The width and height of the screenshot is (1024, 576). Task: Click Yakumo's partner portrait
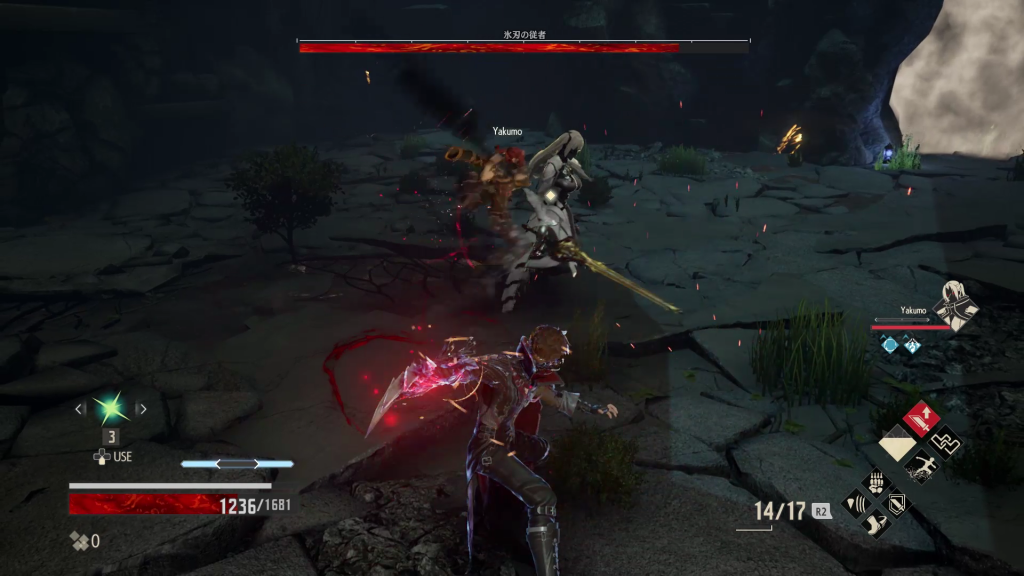tap(955, 305)
